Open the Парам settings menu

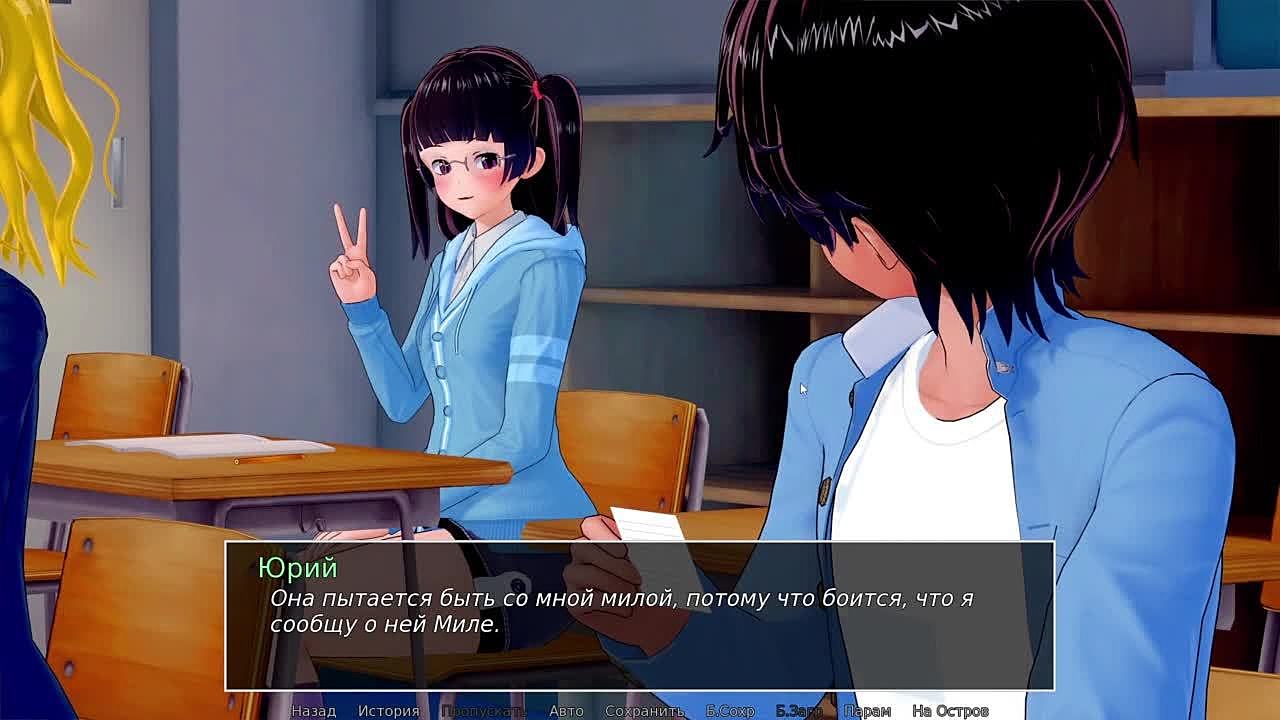pos(867,711)
